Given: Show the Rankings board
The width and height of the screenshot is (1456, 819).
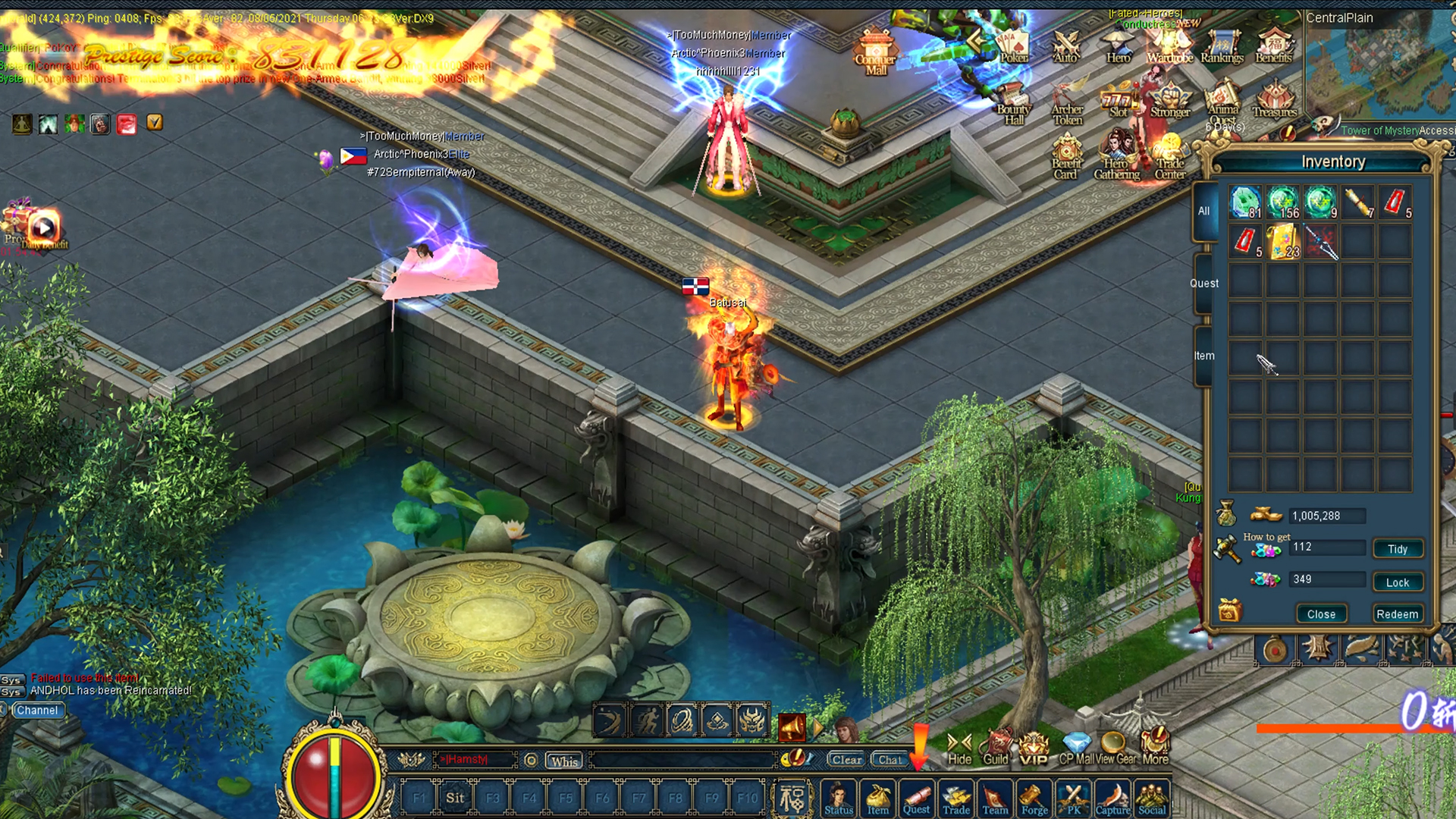Looking at the screenshot, I should (1222, 47).
